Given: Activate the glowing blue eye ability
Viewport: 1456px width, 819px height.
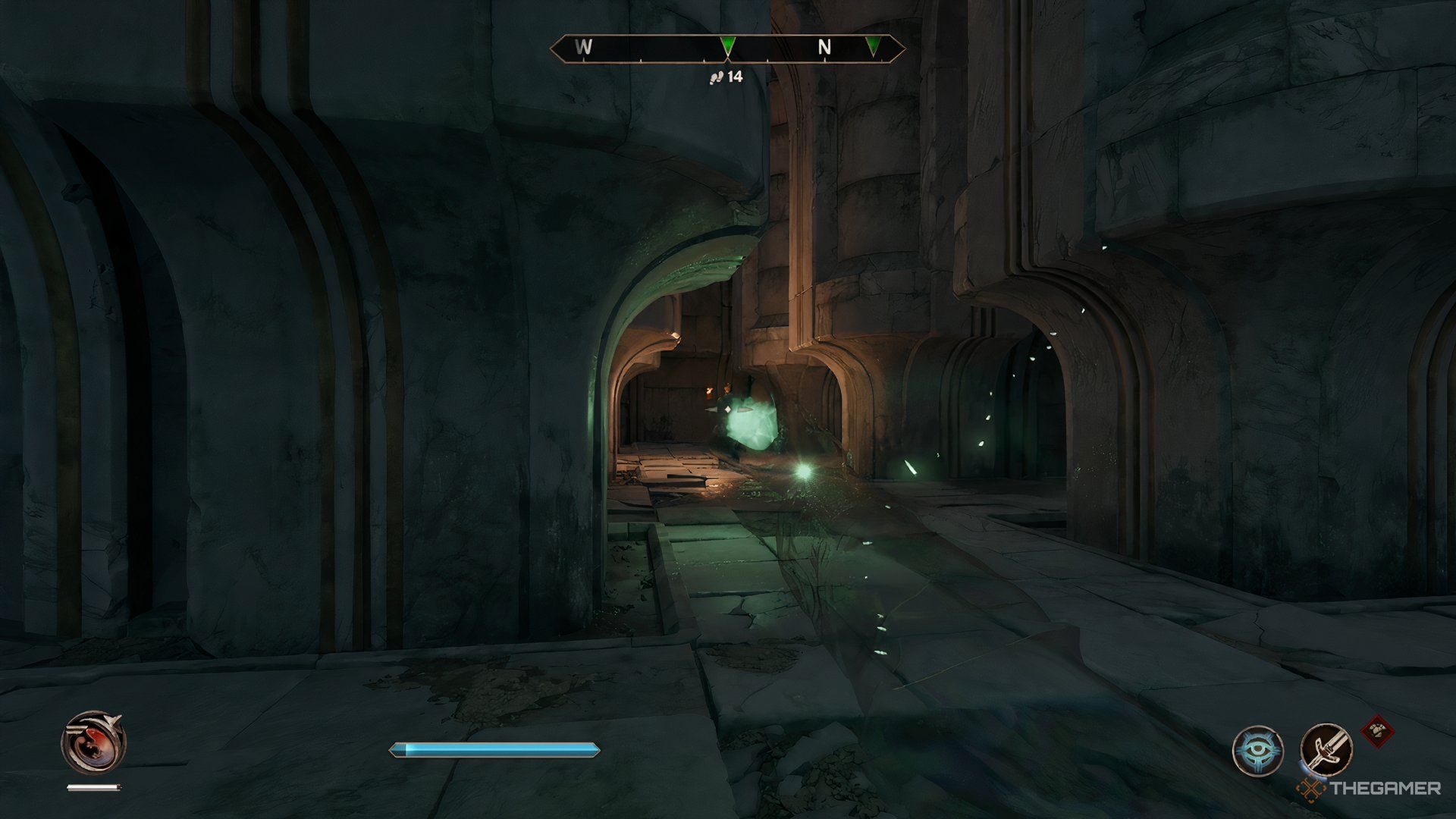Looking at the screenshot, I should coord(1257,751).
